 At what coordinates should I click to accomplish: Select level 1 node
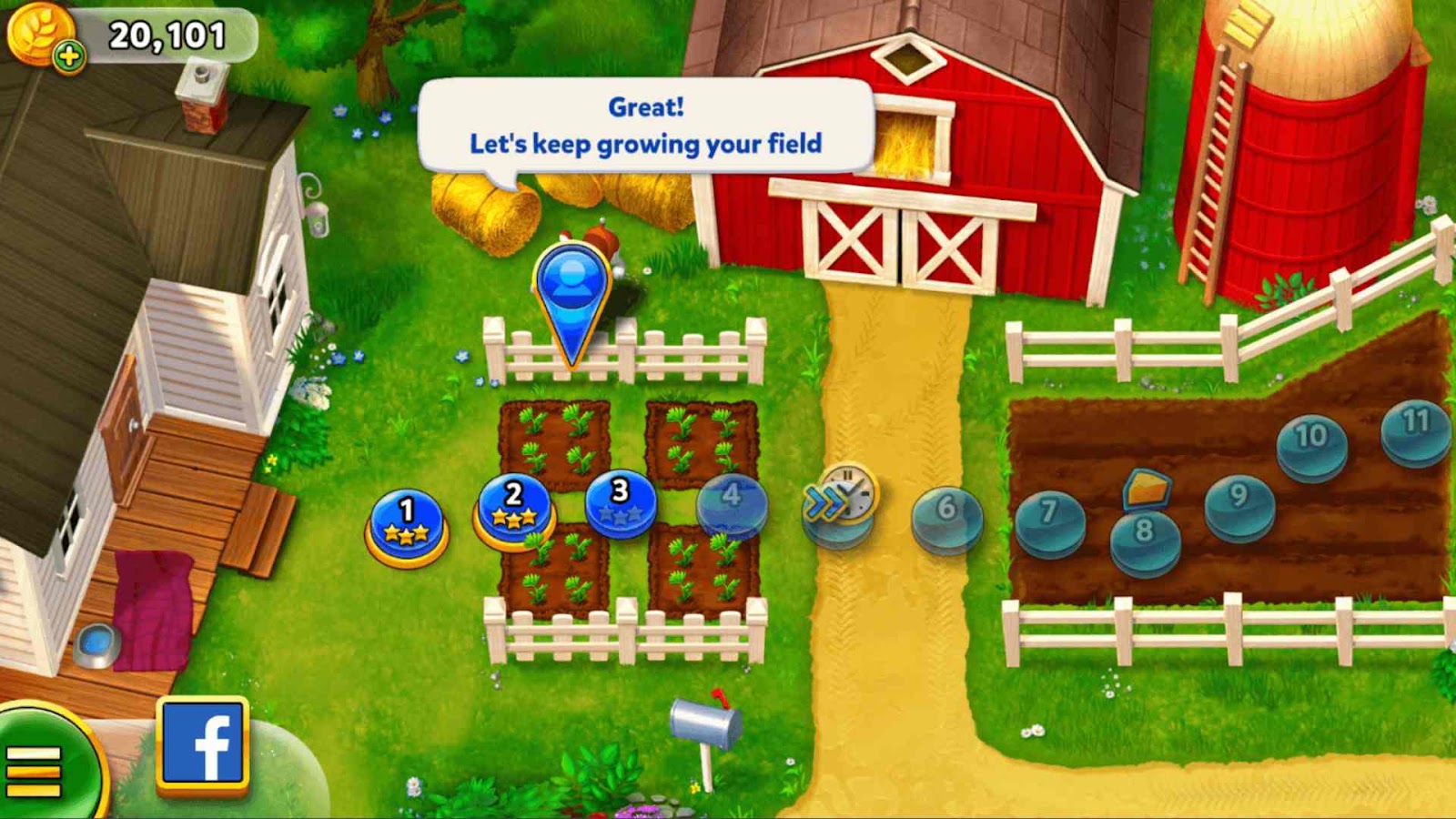tap(407, 525)
